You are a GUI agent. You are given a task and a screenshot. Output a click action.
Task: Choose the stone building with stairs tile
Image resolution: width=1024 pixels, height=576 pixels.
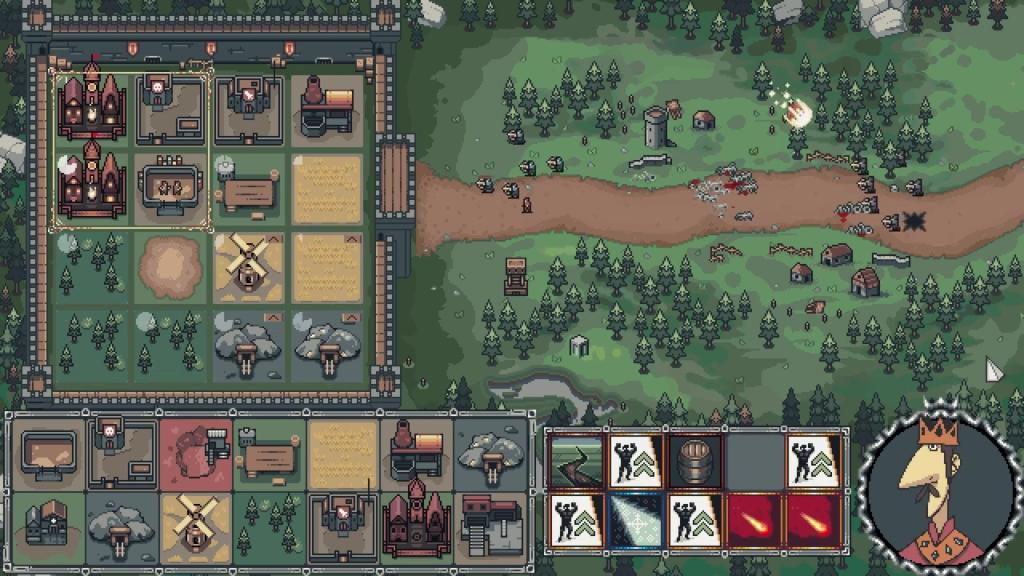pyautogui.click(x=490, y=525)
